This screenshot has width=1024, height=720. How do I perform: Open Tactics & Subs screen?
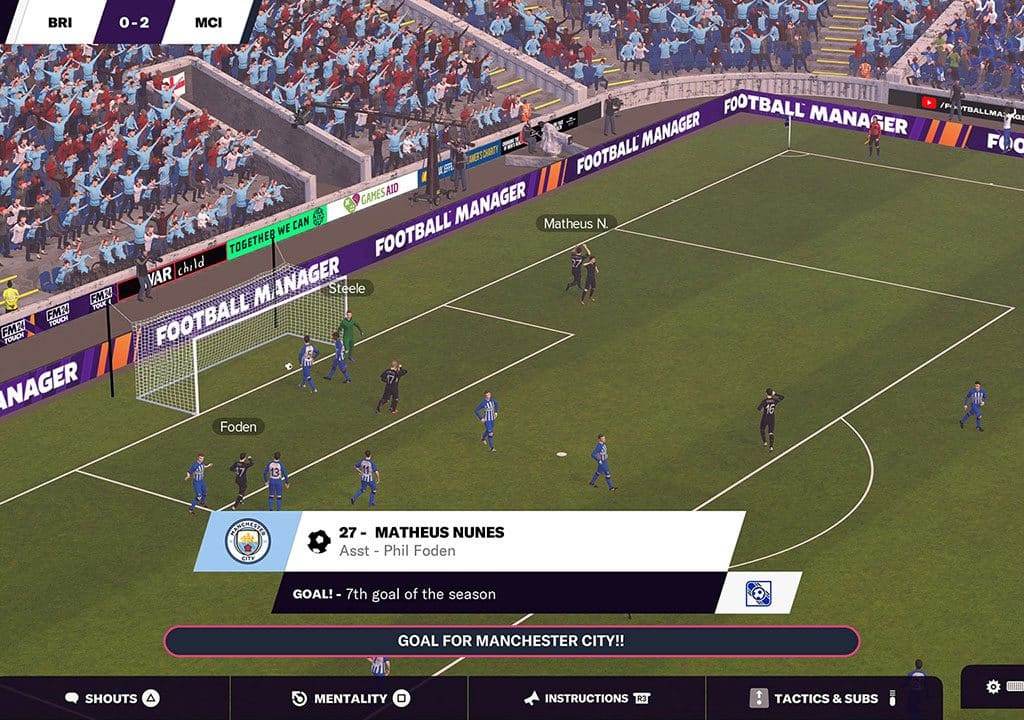point(823,698)
